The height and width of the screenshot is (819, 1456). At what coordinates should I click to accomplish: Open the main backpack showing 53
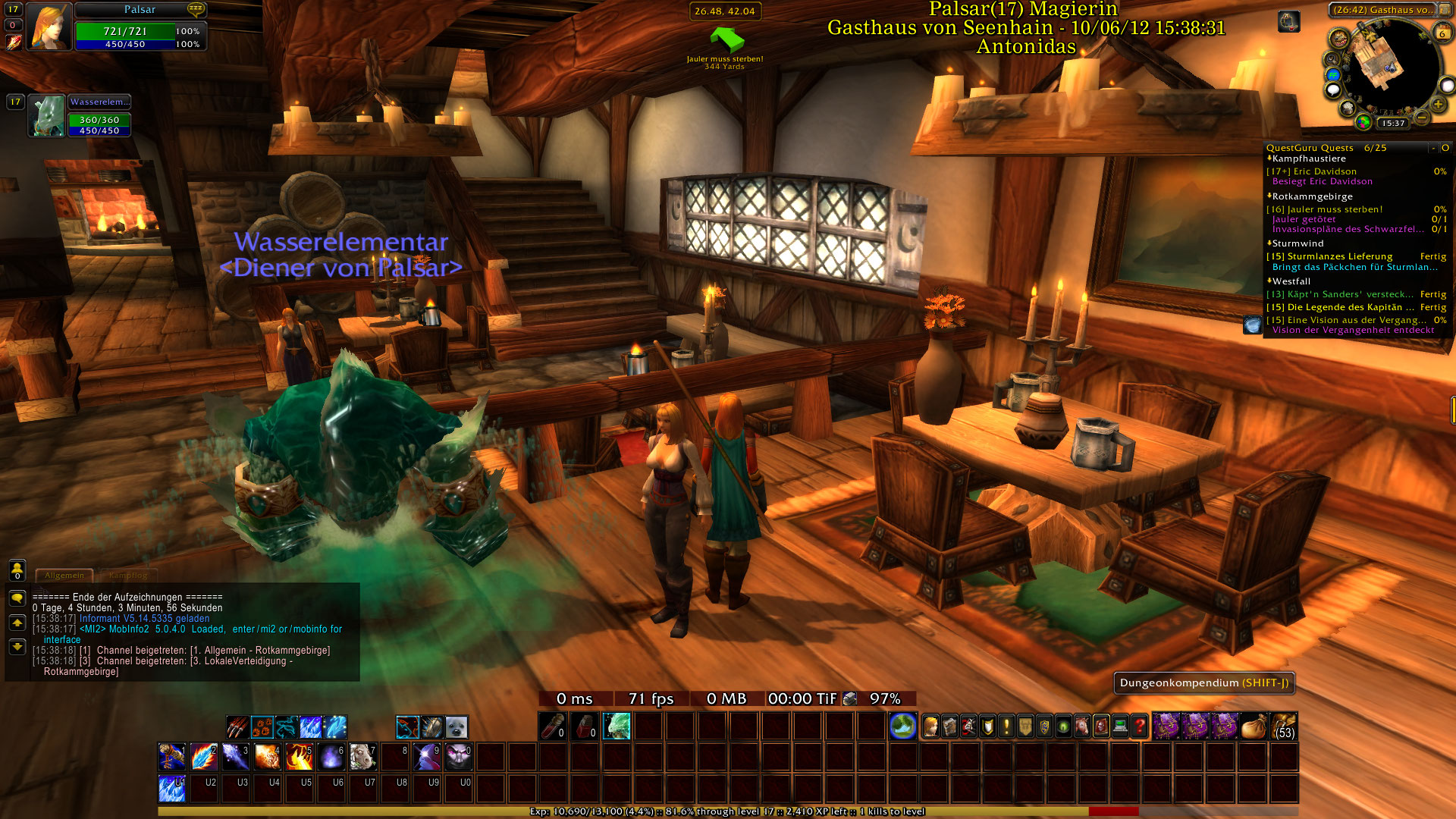click(x=1284, y=726)
